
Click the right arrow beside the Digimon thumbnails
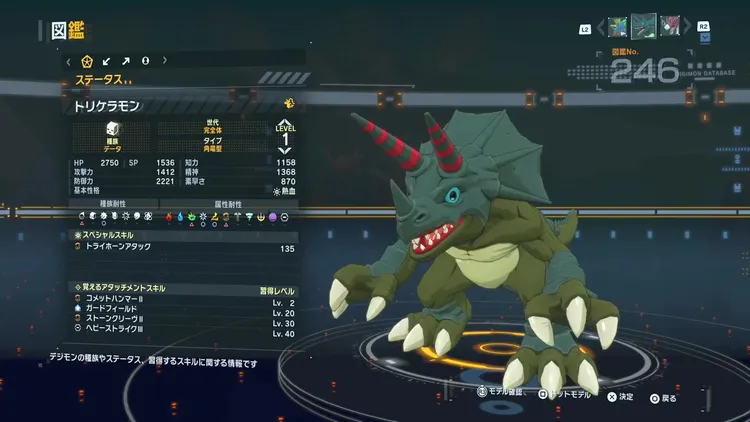click(x=688, y=27)
